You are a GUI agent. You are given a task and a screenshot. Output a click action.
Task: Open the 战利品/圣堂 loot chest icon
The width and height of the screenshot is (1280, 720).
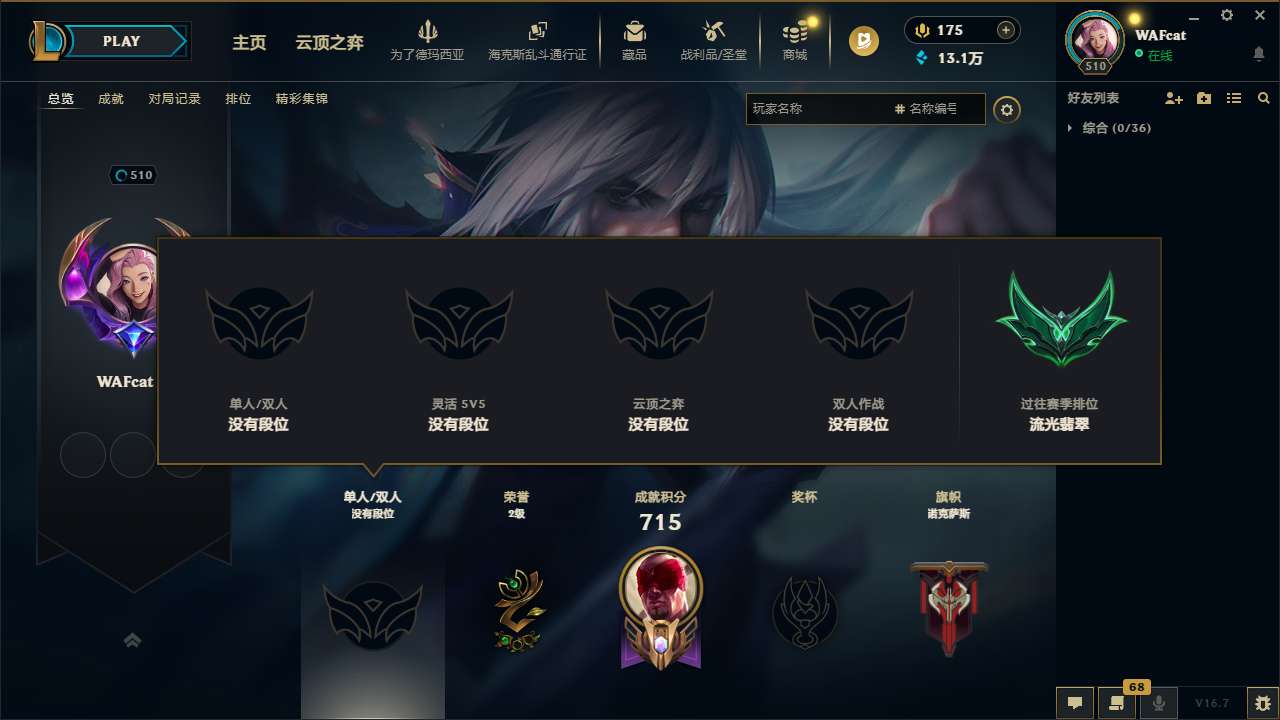pos(713,31)
